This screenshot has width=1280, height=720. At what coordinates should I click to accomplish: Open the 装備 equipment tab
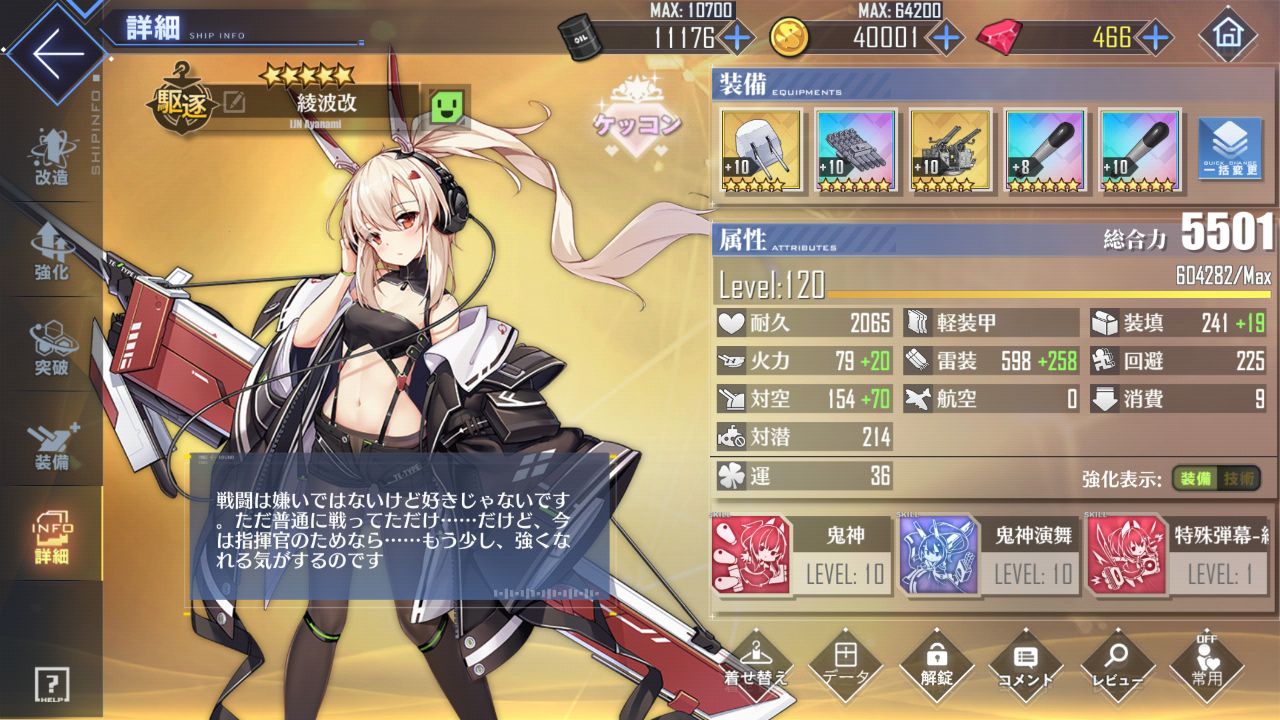pos(51,444)
